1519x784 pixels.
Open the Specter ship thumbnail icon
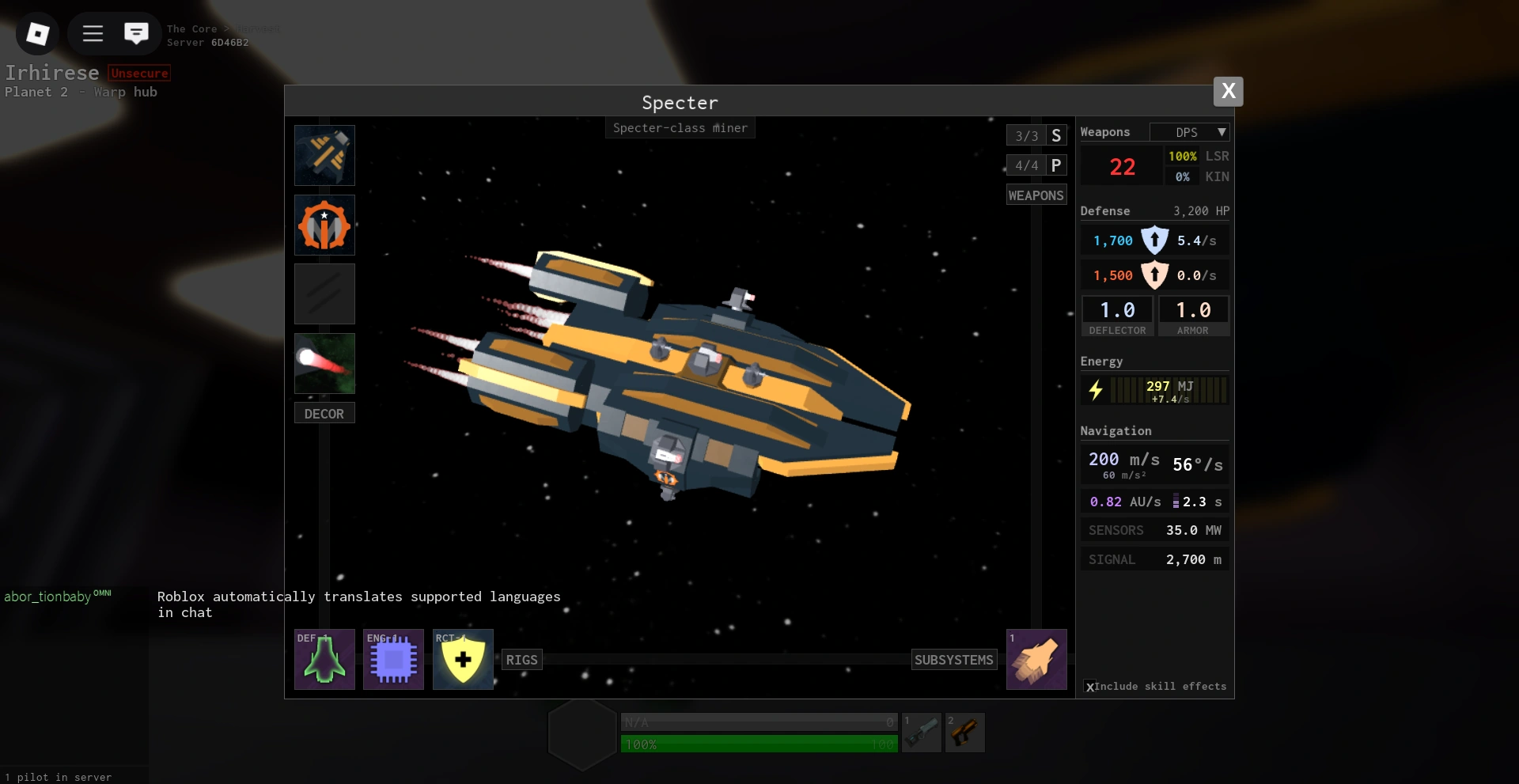324,155
